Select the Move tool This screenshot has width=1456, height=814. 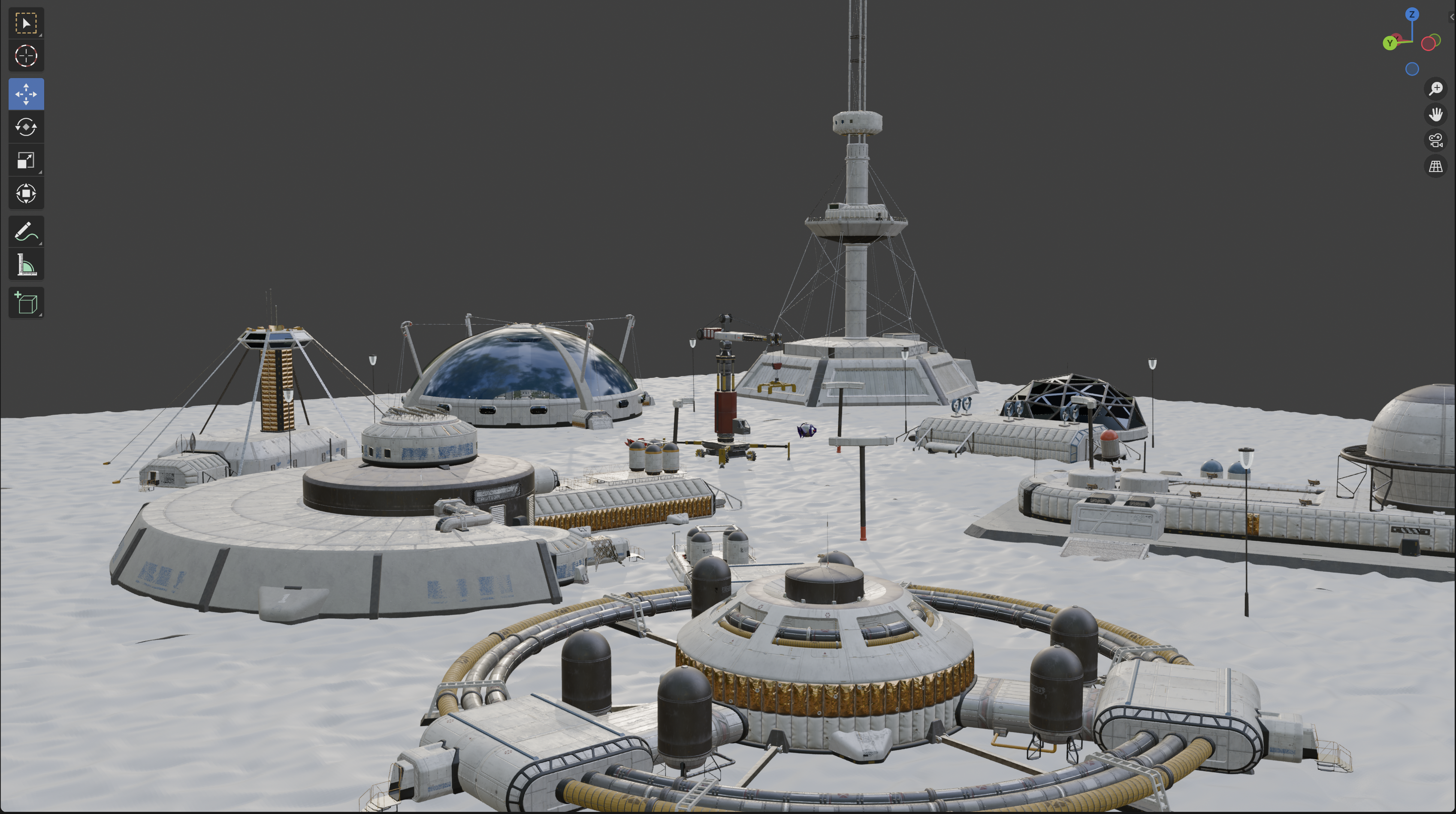26,94
